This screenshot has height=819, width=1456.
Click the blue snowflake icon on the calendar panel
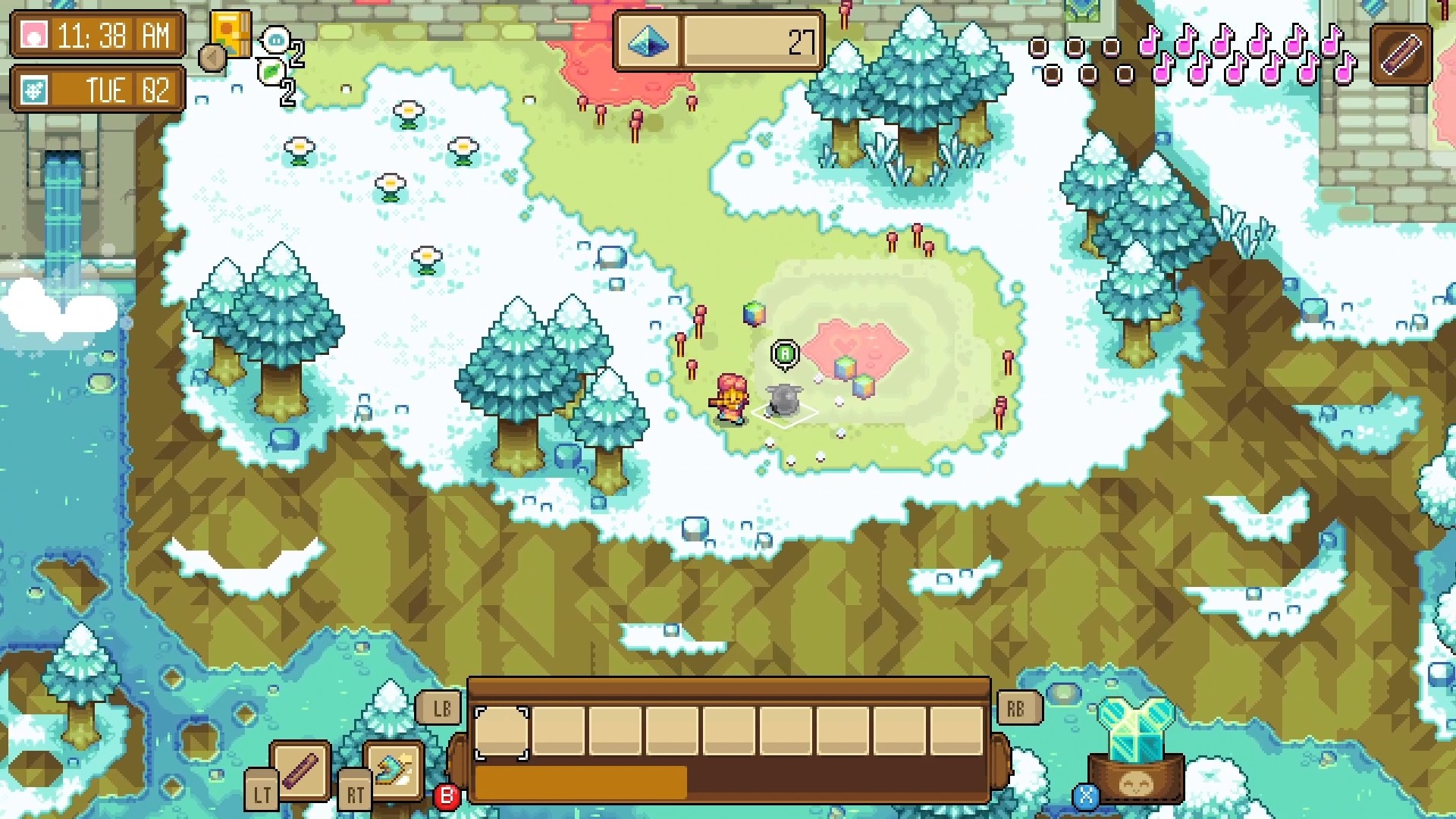[x=36, y=91]
